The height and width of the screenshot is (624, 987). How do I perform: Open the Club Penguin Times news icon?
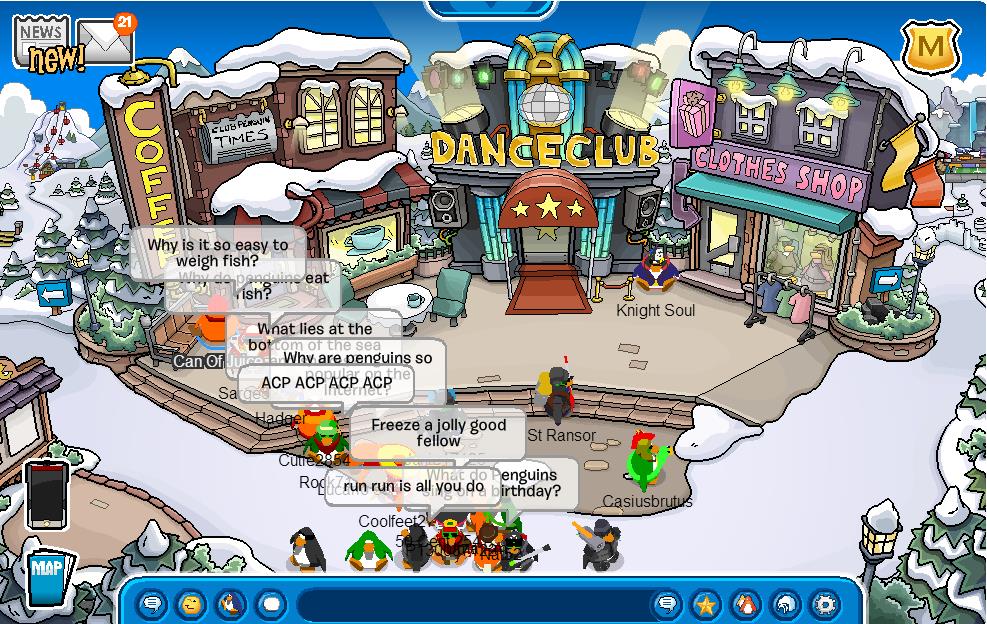tap(42, 40)
